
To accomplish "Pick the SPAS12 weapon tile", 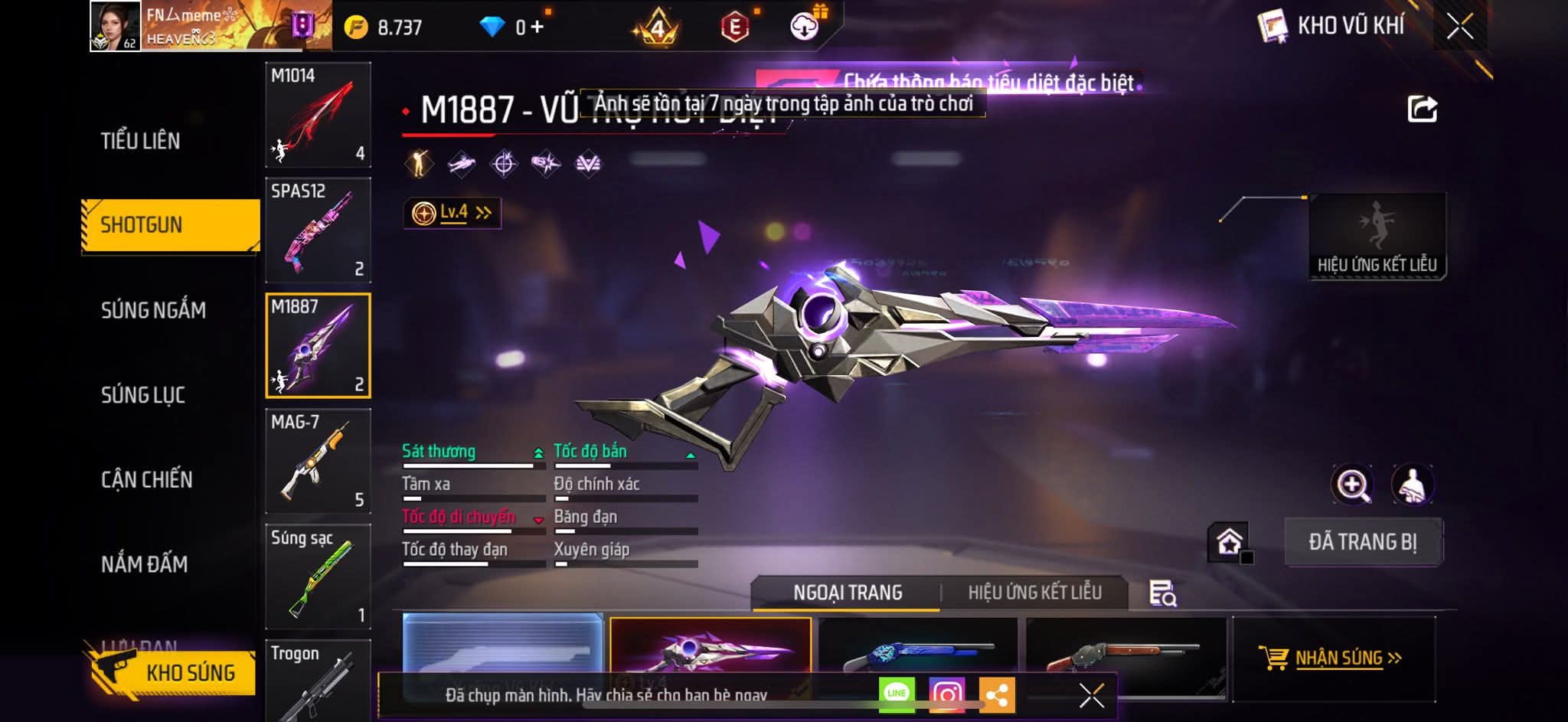I will click(x=318, y=230).
